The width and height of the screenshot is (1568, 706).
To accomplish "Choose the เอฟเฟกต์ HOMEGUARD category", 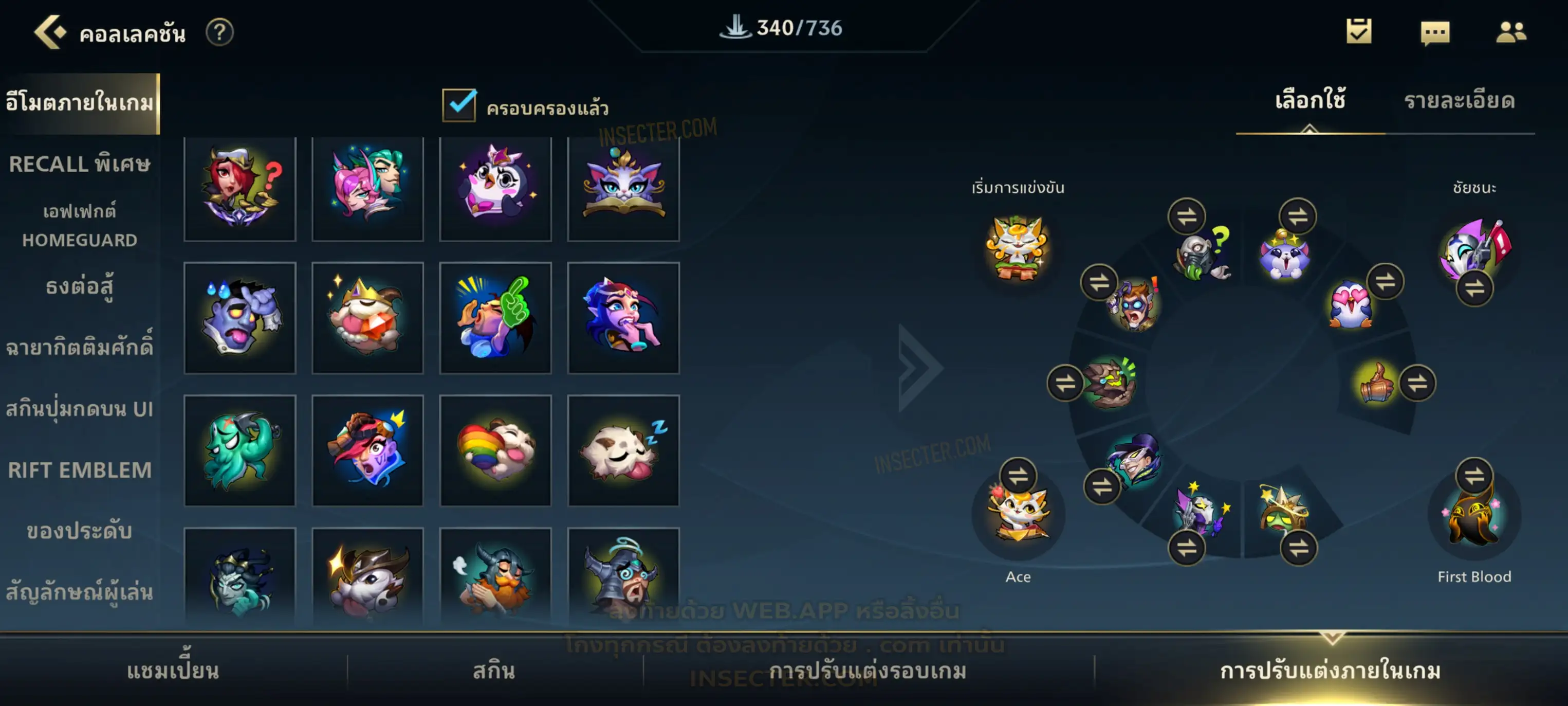I will coord(79,225).
